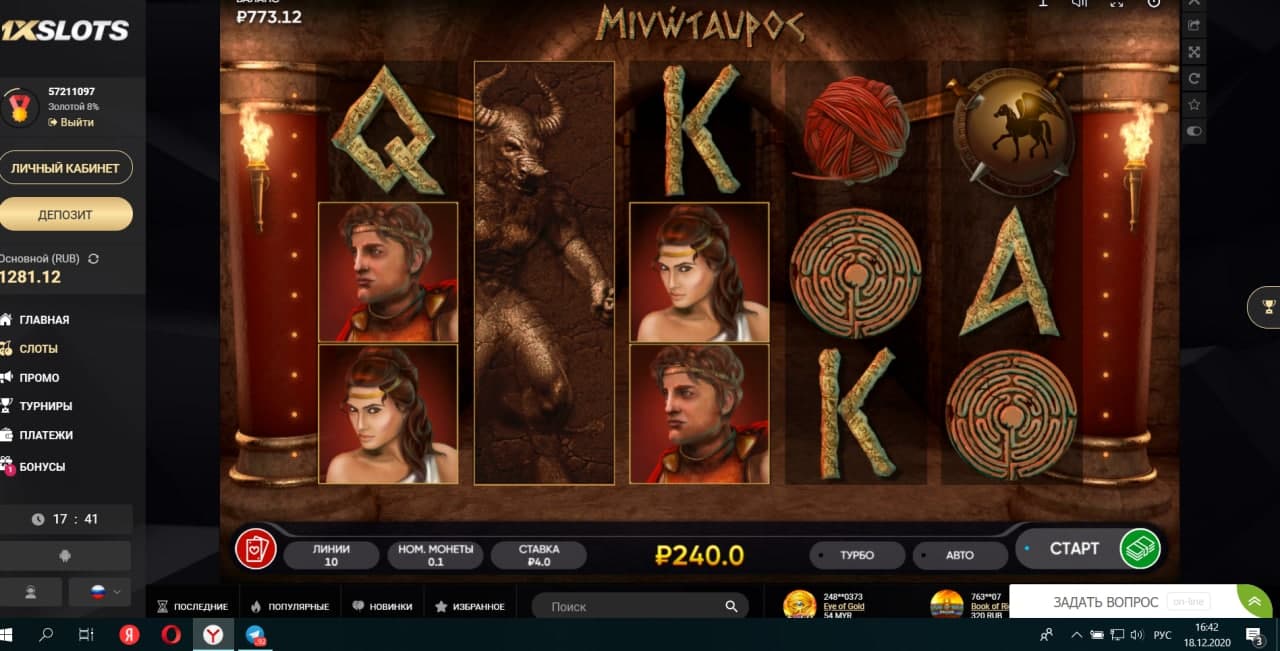Image resolution: width=1280 pixels, height=651 pixels.
Task: Click the Поиск game search field
Action: pos(630,607)
